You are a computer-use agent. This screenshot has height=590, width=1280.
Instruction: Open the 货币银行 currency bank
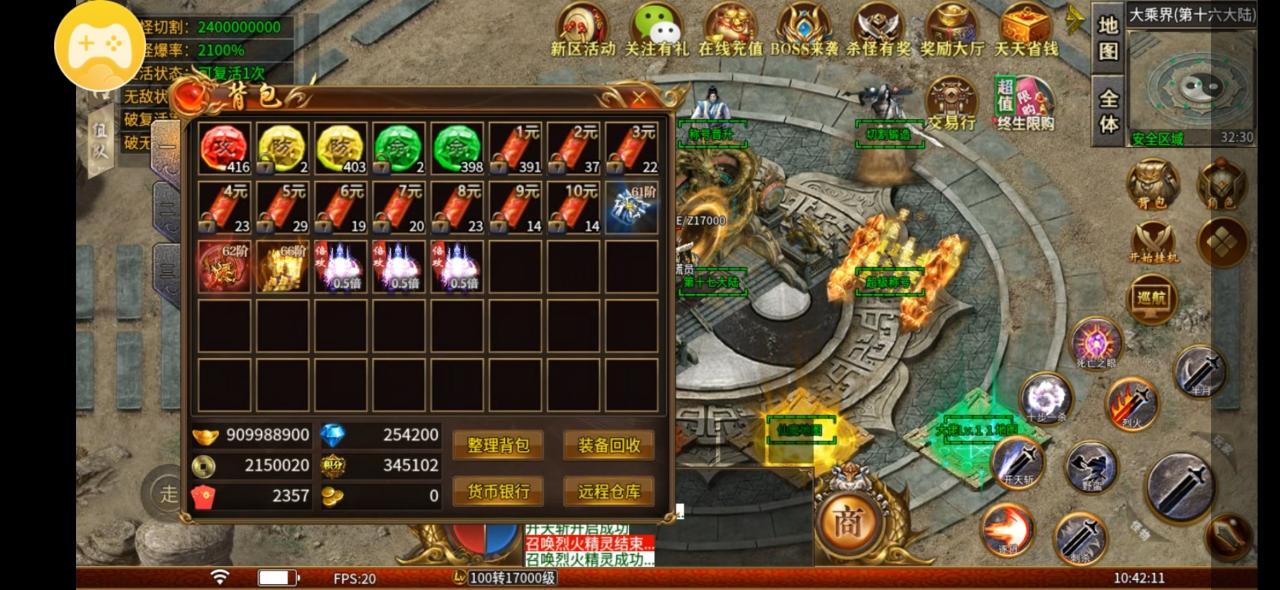pyautogui.click(x=497, y=490)
